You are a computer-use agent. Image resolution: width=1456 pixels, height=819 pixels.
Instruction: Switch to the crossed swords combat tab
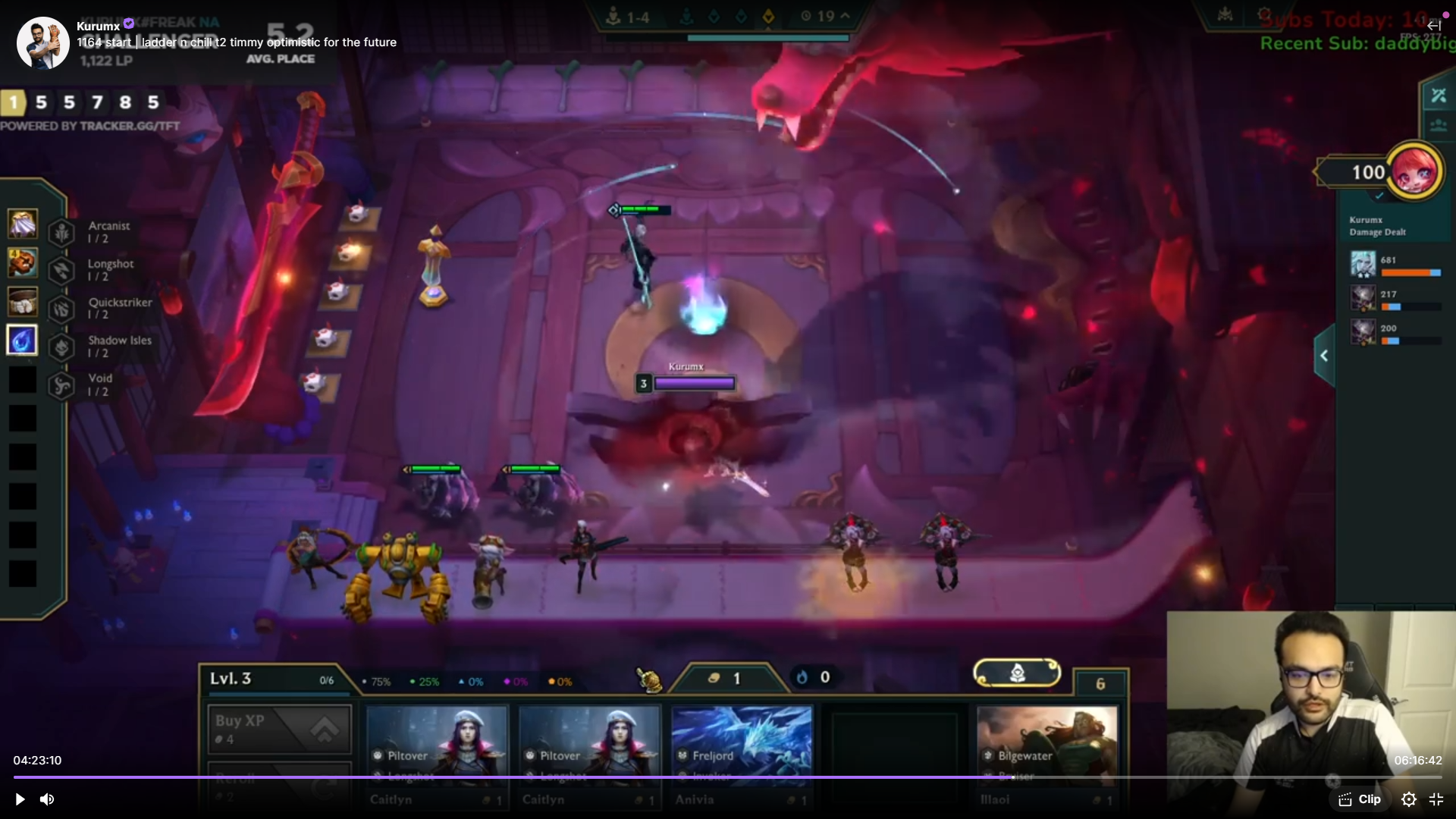pos(1438,96)
